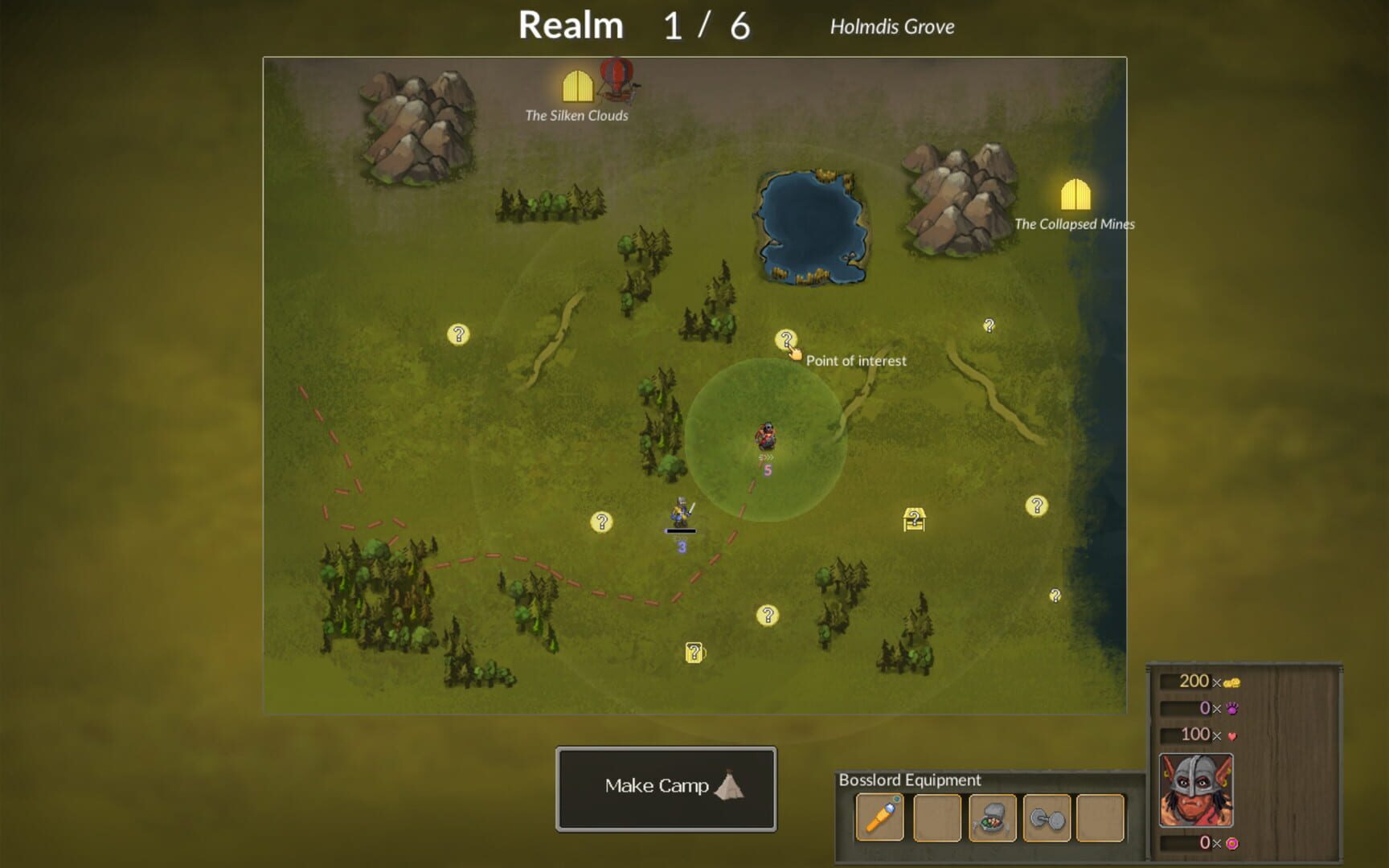Click the highlighted Point of interest marker
This screenshot has width=1389, height=868.
786,339
